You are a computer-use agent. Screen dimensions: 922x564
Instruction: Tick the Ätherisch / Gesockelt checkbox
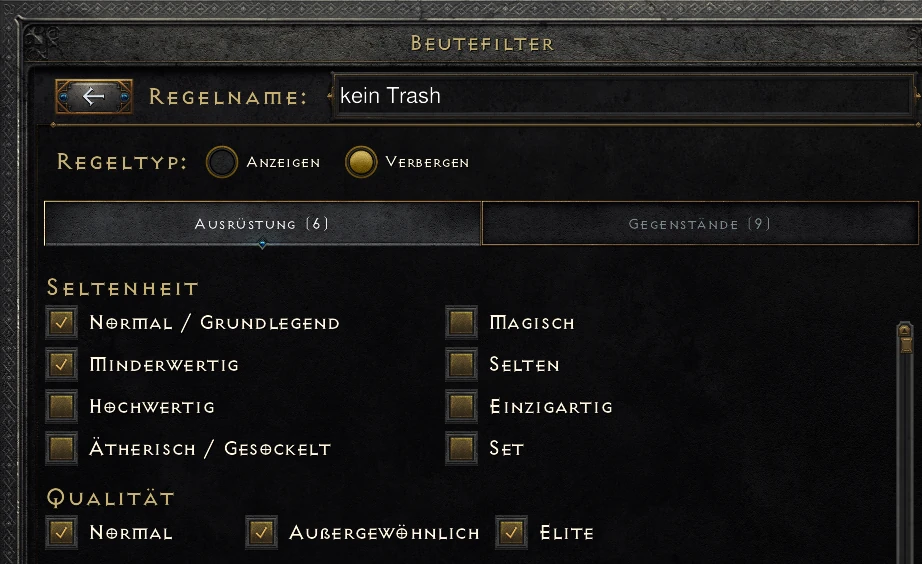(62, 449)
